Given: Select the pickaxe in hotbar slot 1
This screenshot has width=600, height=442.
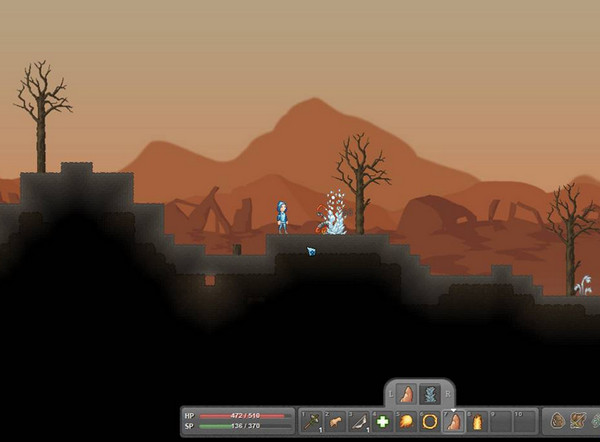Looking at the screenshot, I should [312, 422].
